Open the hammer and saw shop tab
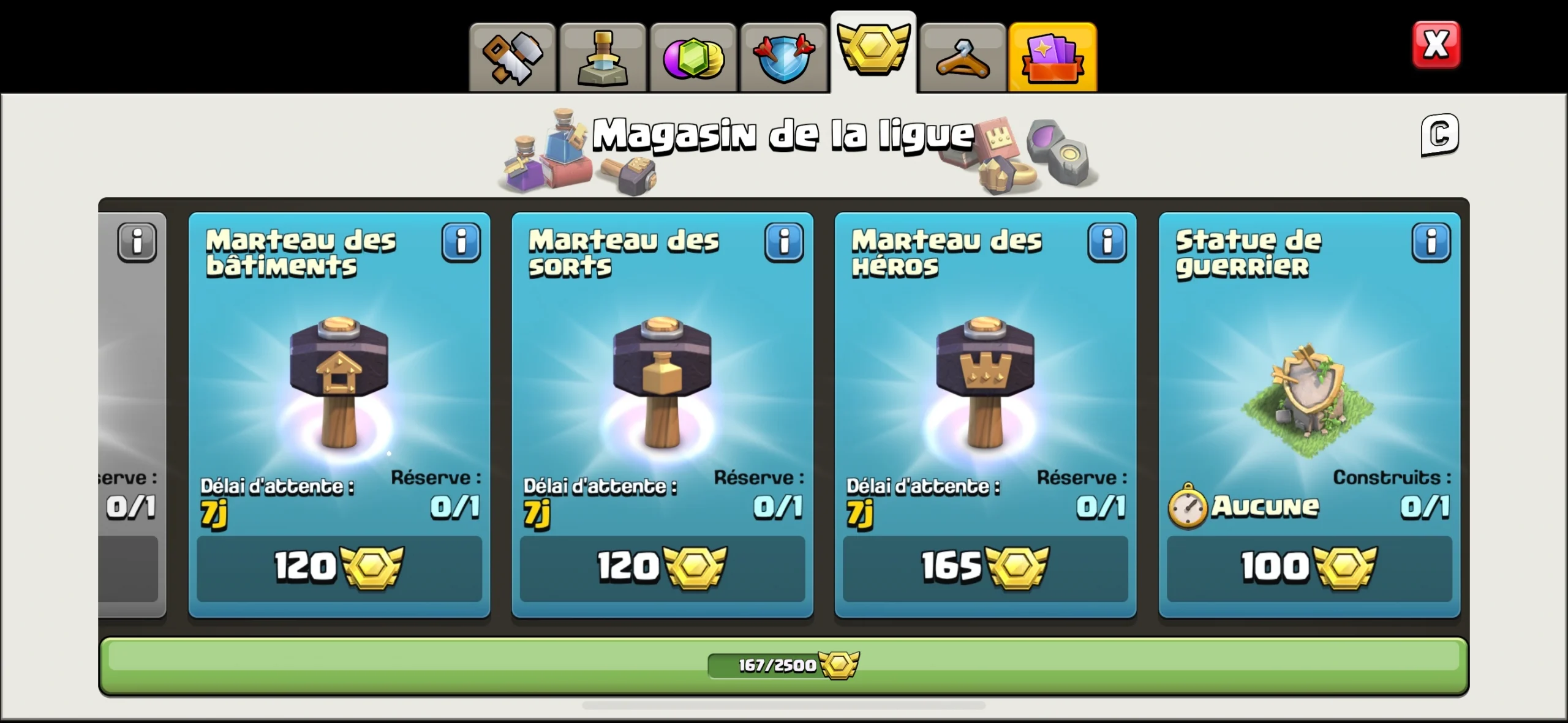Image resolution: width=1568 pixels, height=723 pixels. tap(513, 56)
